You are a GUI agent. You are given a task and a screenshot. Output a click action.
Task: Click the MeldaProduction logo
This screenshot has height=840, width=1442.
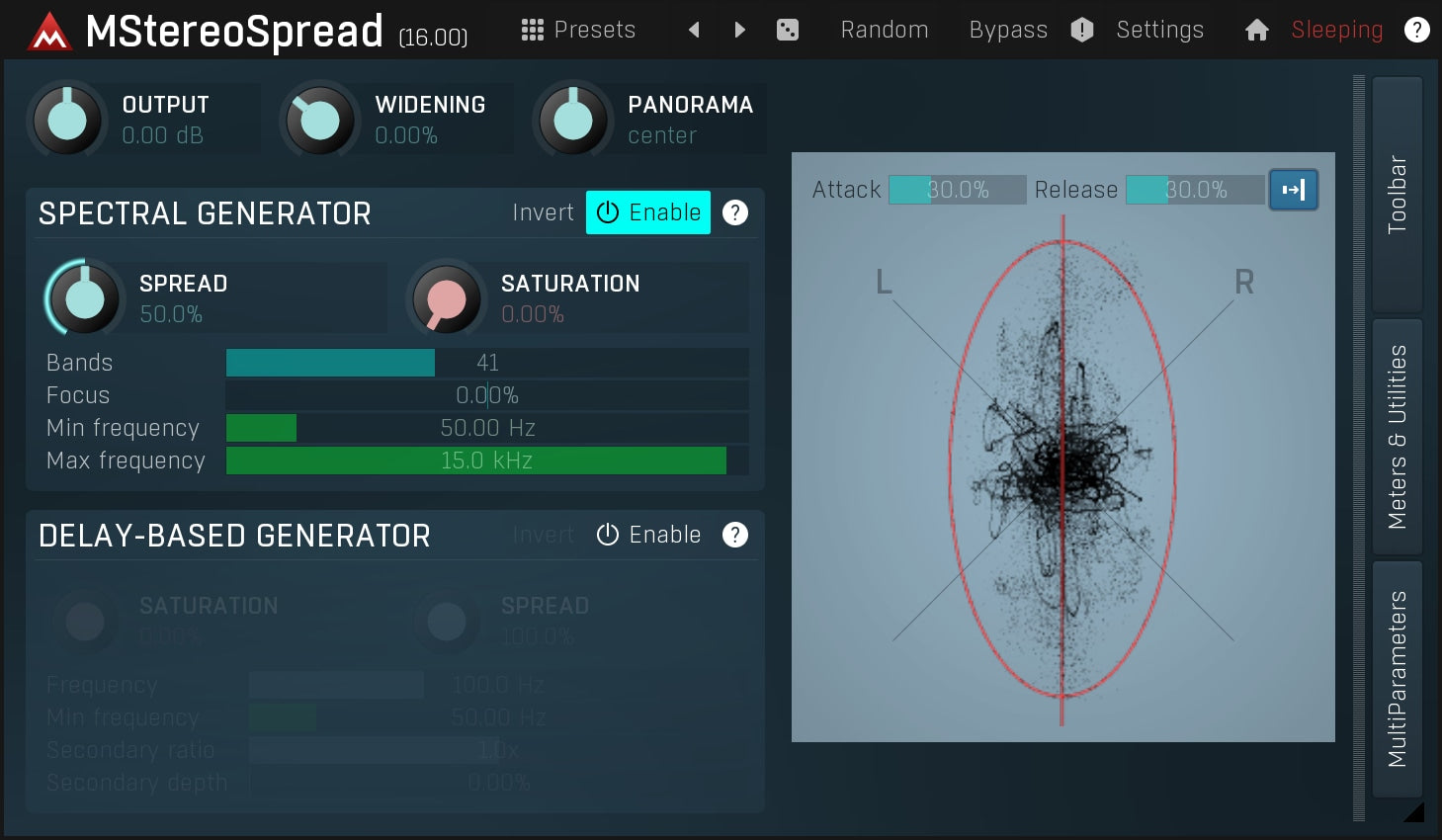[48, 30]
